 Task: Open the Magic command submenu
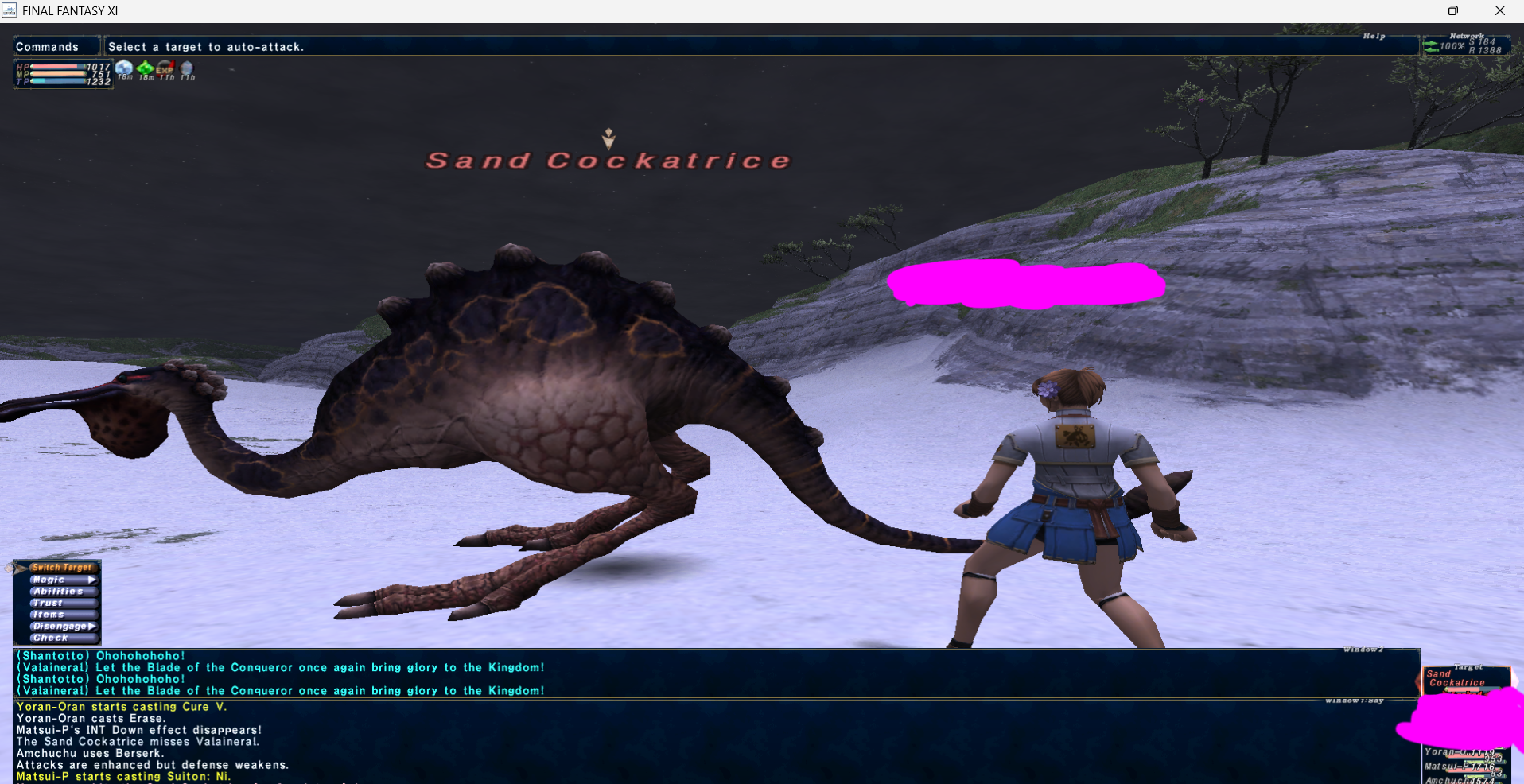tap(62, 580)
